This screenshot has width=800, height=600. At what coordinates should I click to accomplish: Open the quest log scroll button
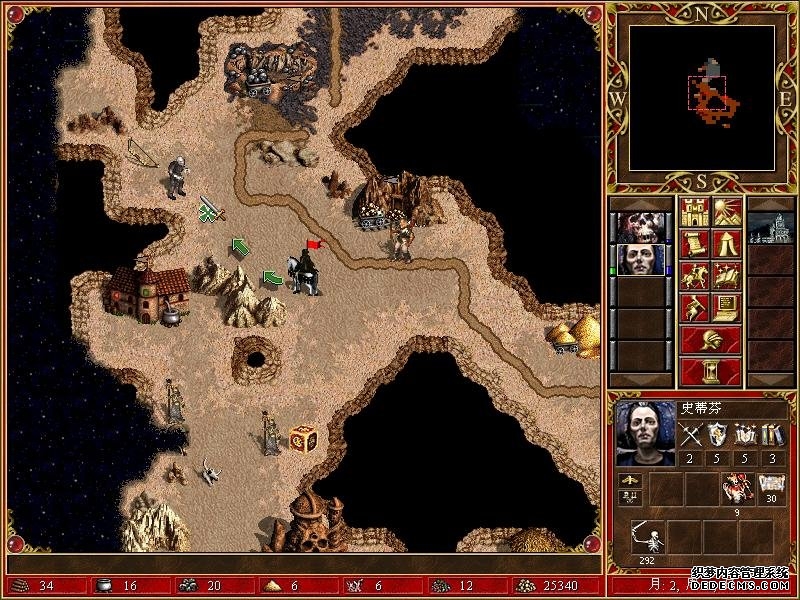pos(695,243)
